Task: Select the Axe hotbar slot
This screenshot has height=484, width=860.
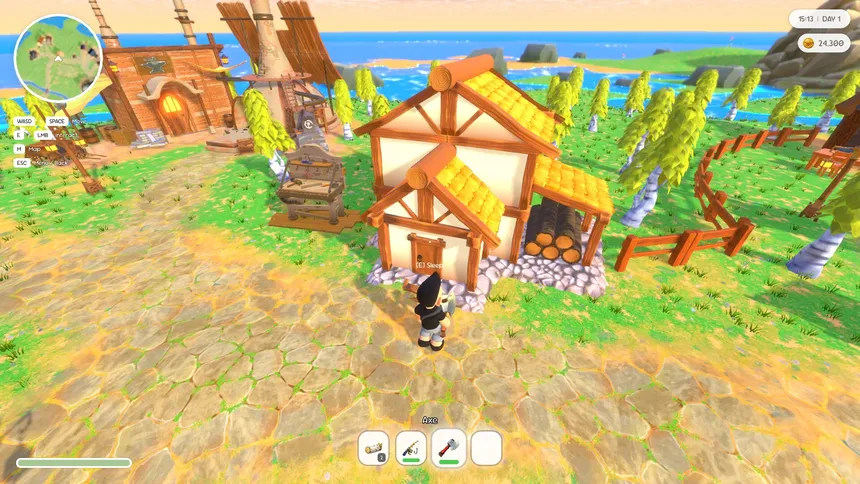Action: (449, 447)
